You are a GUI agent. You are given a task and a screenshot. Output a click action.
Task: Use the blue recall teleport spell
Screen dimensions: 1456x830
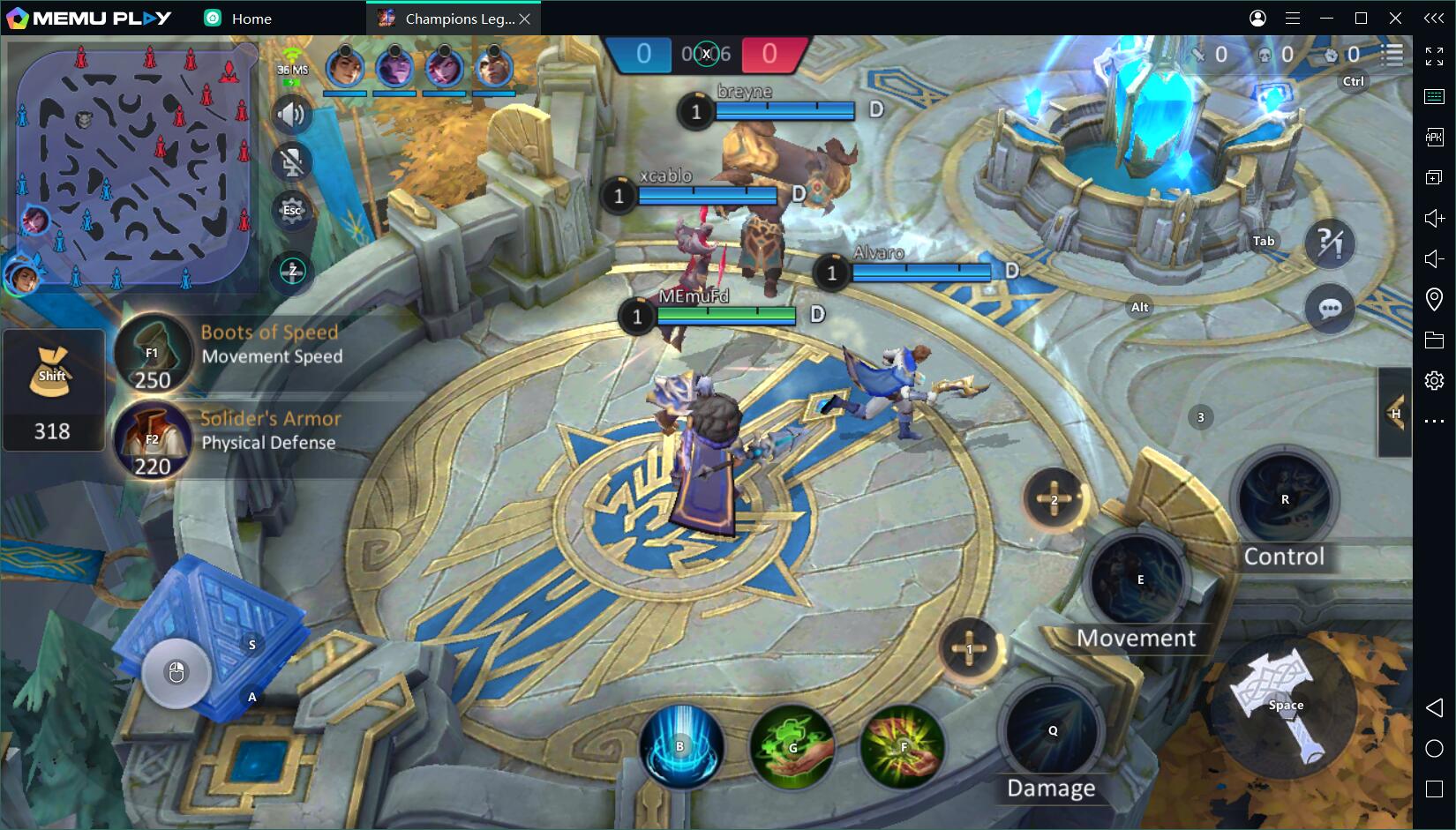coord(680,746)
